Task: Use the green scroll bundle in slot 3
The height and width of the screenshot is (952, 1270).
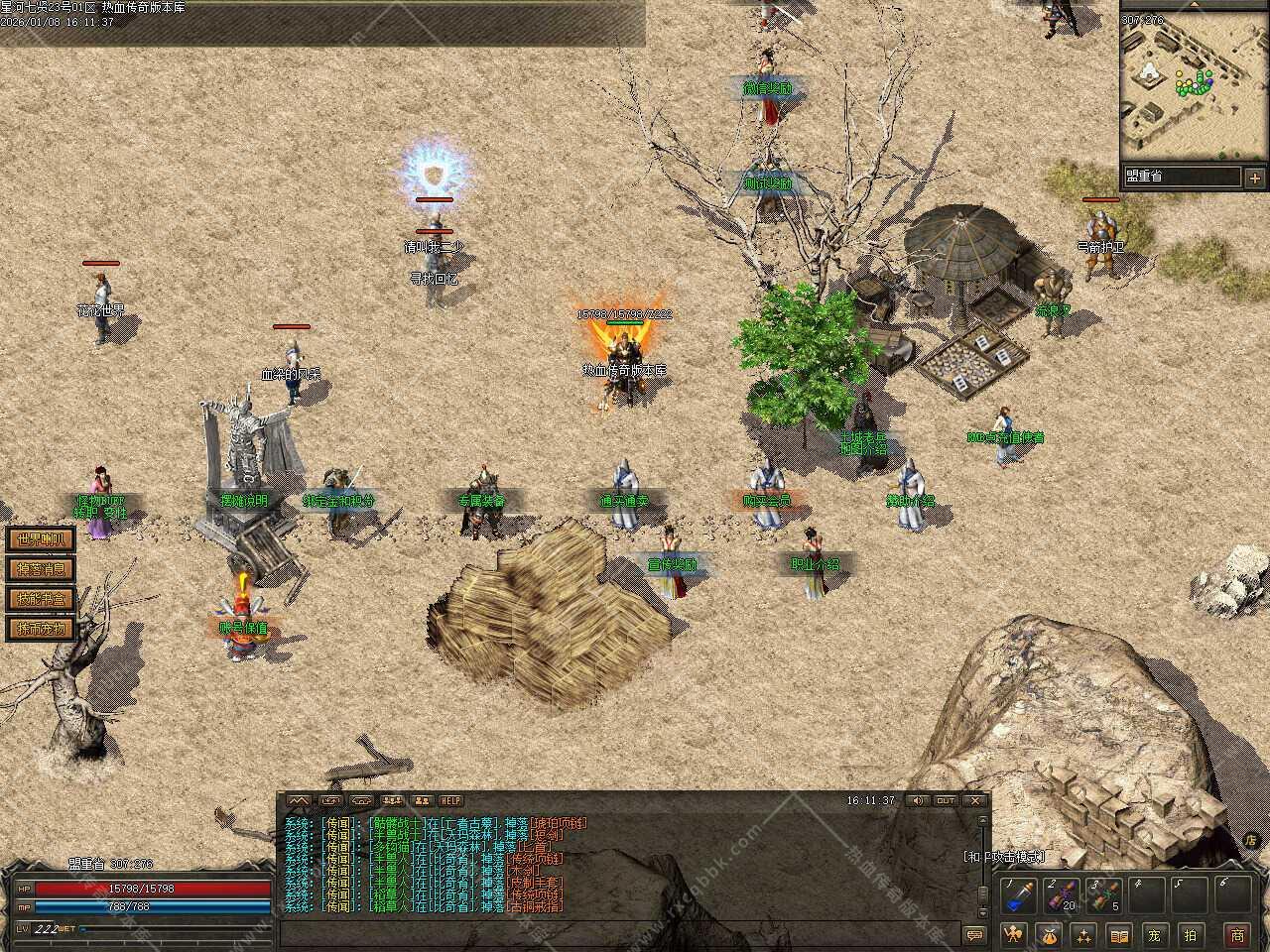Action: coord(1104,896)
